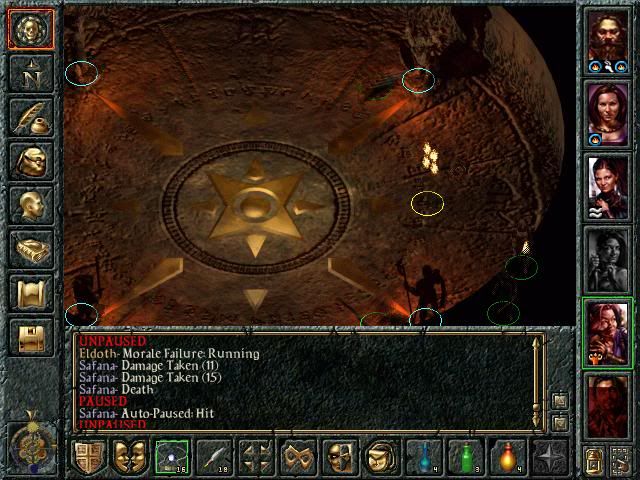
Task: Open the options floppy disk button
Action: [30, 337]
